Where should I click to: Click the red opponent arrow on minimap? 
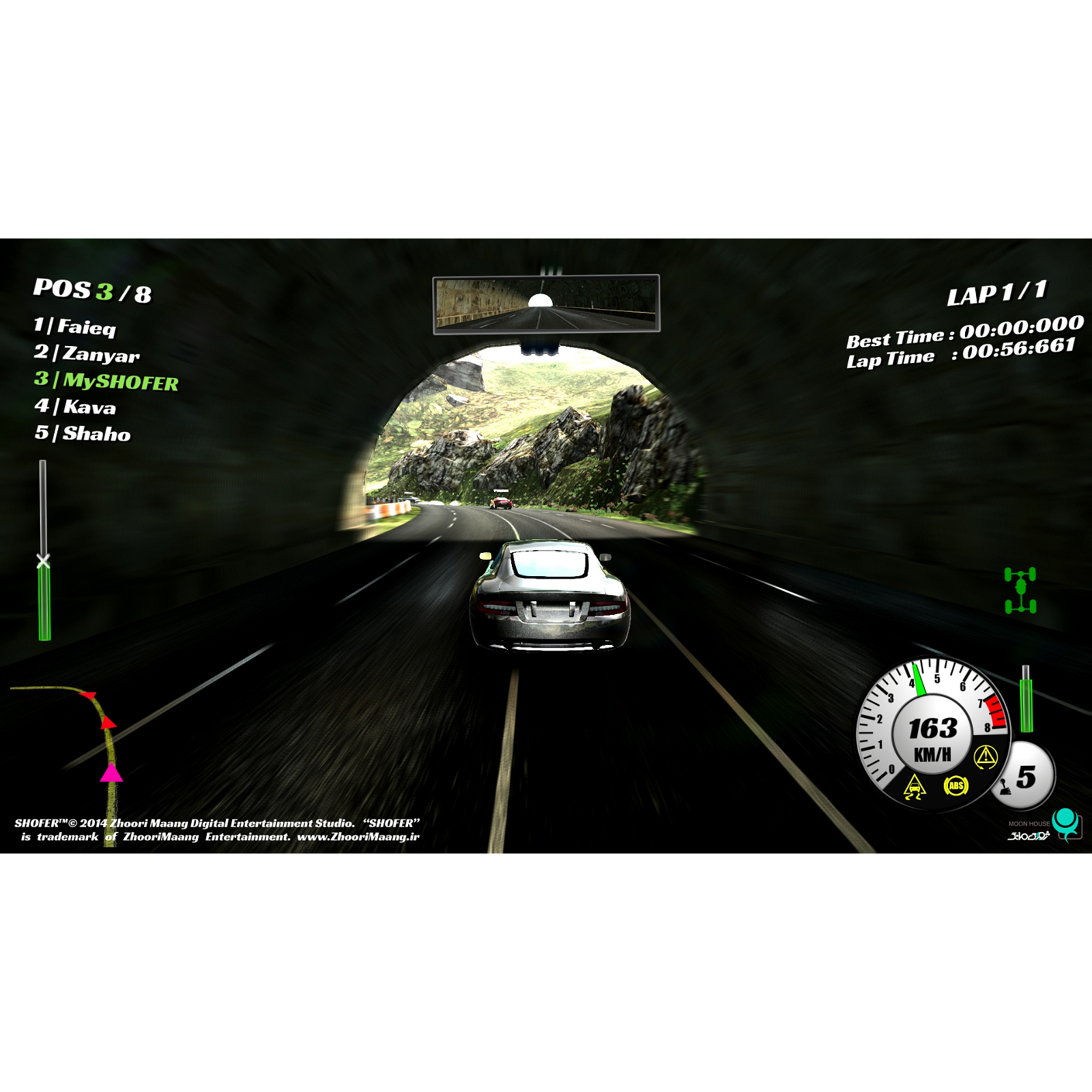pyautogui.click(x=108, y=723)
